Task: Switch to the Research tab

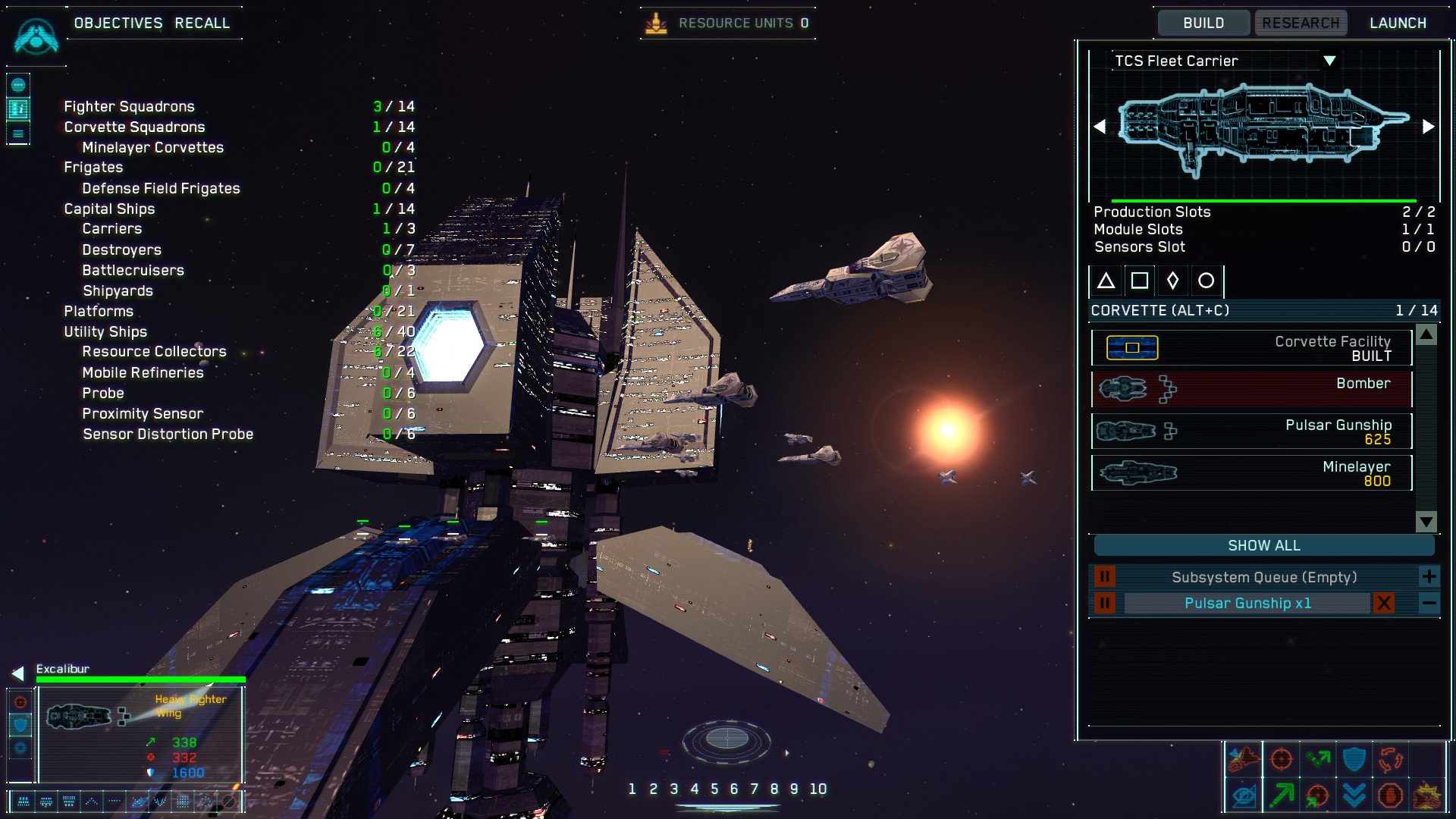Action: pyautogui.click(x=1301, y=23)
